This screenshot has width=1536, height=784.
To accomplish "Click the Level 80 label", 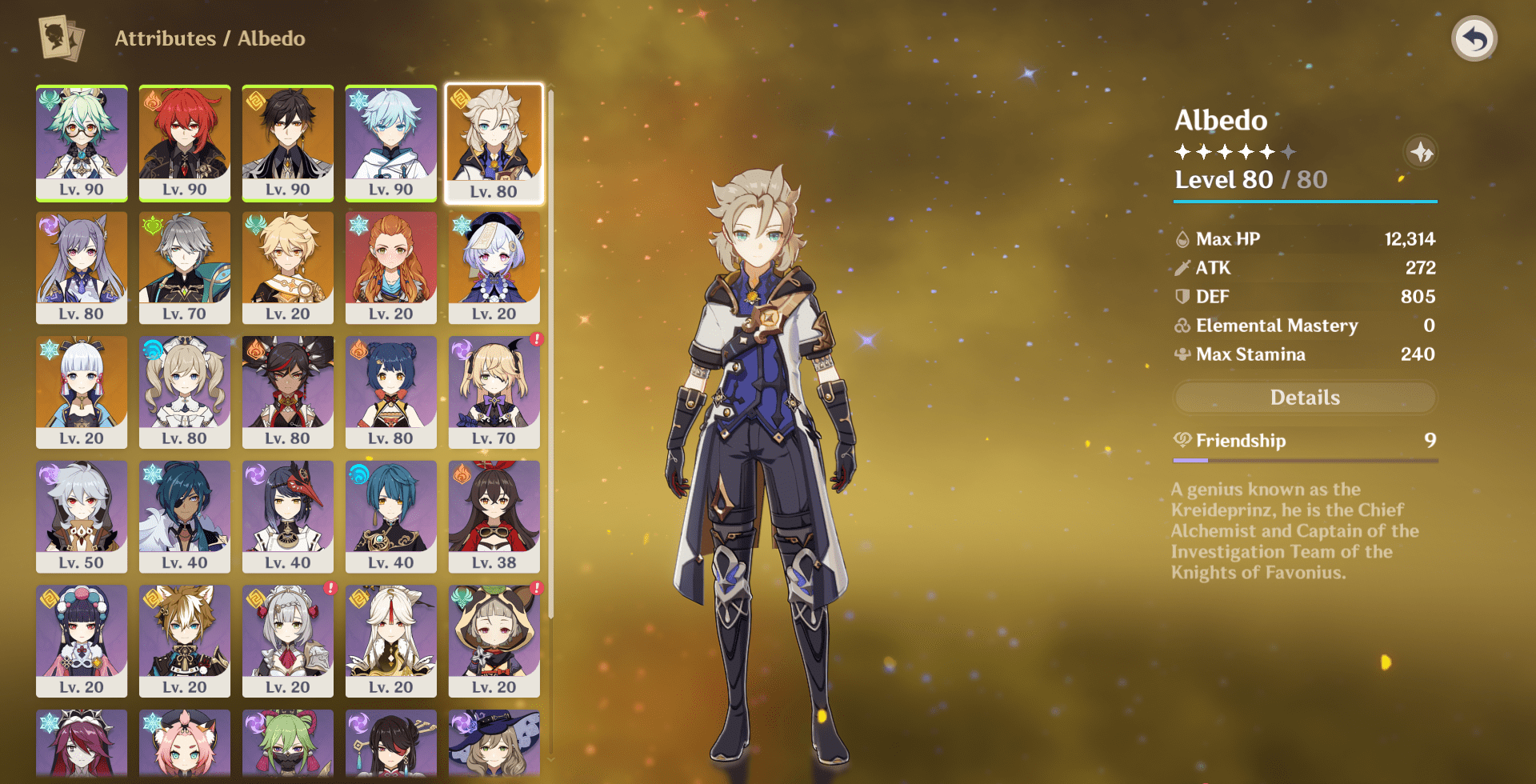I will (x=1224, y=179).
